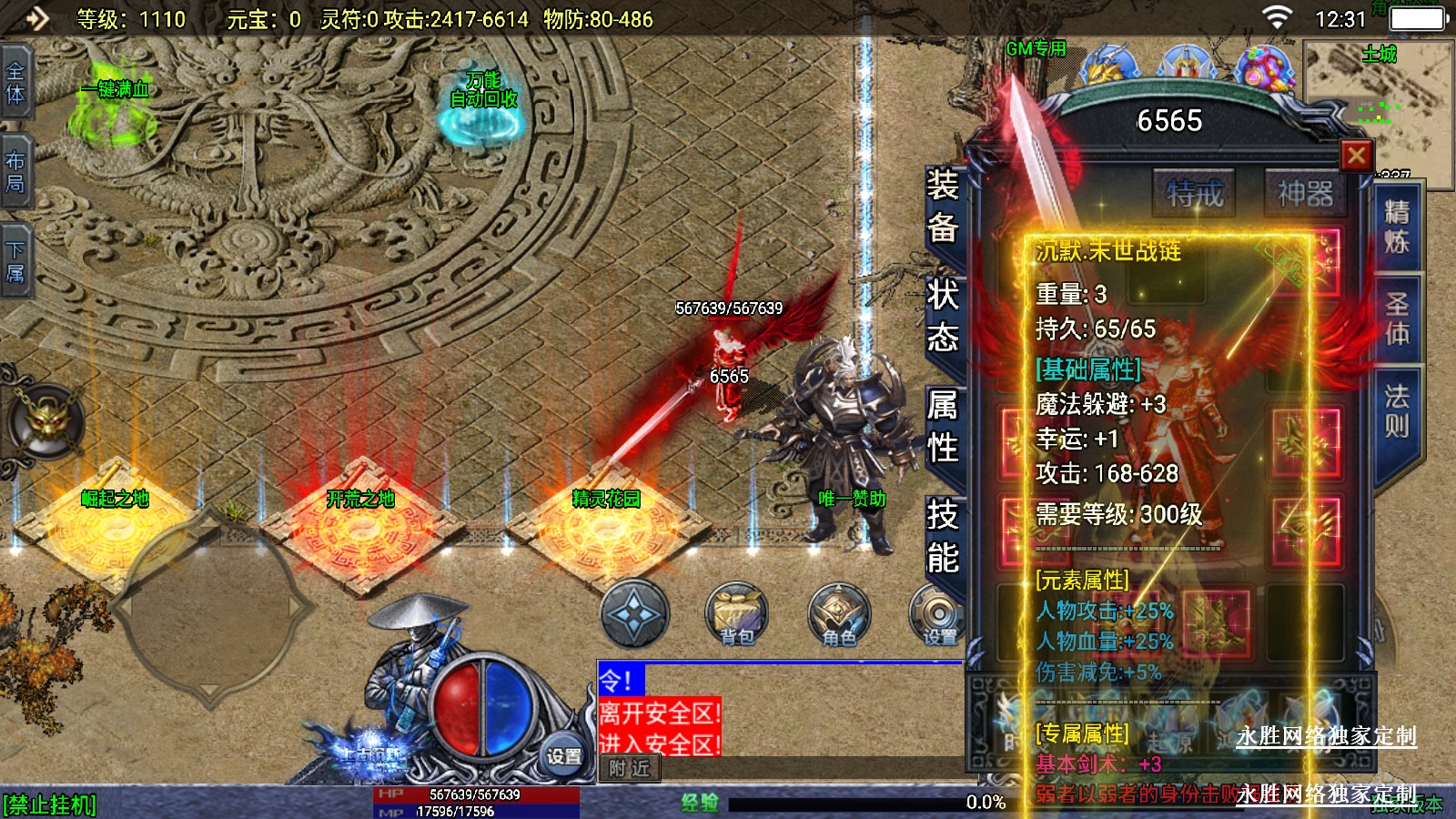Open the 精炼 refine side tab
The image size is (1456, 819).
coord(1396,227)
